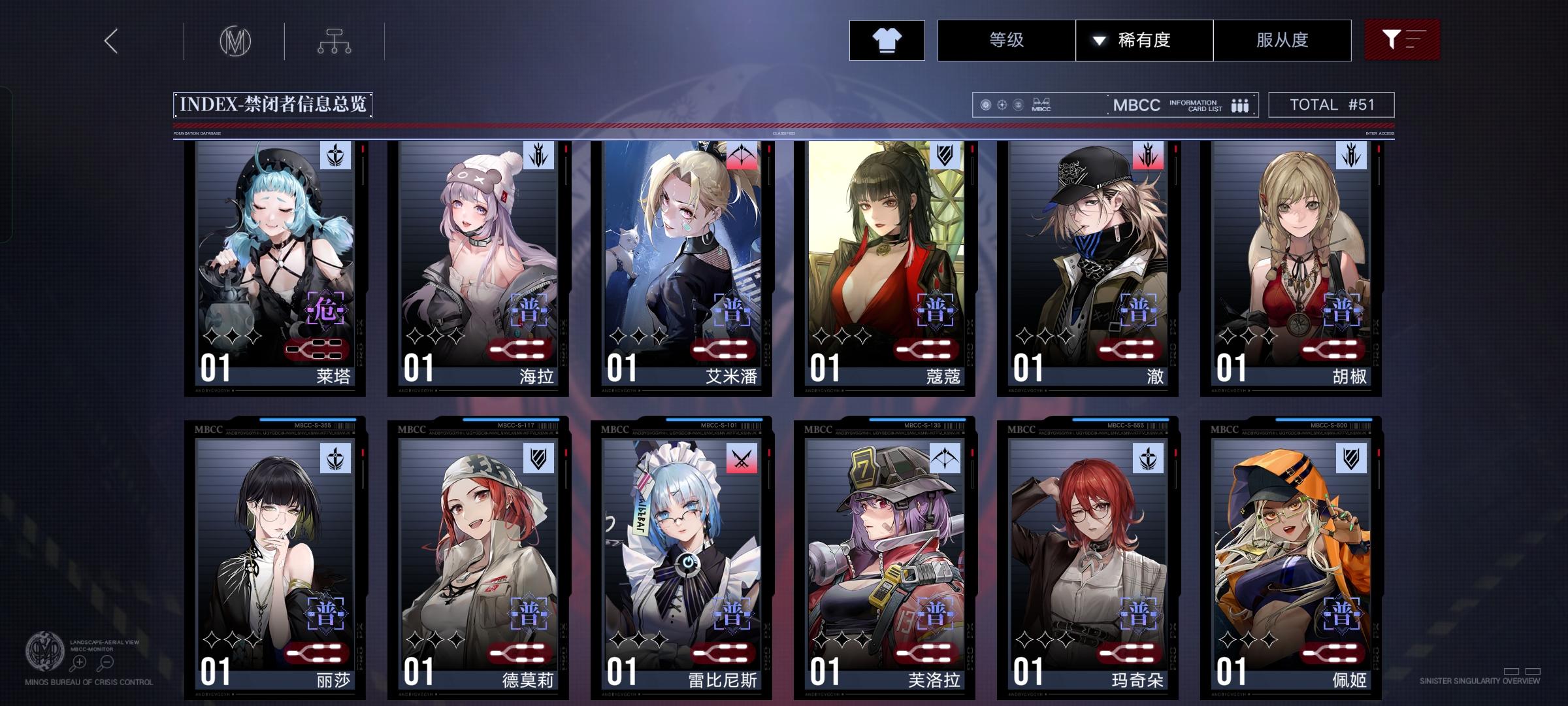Open the organization chart icon near top left
The height and width of the screenshot is (706, 1568).
(335, 40)
